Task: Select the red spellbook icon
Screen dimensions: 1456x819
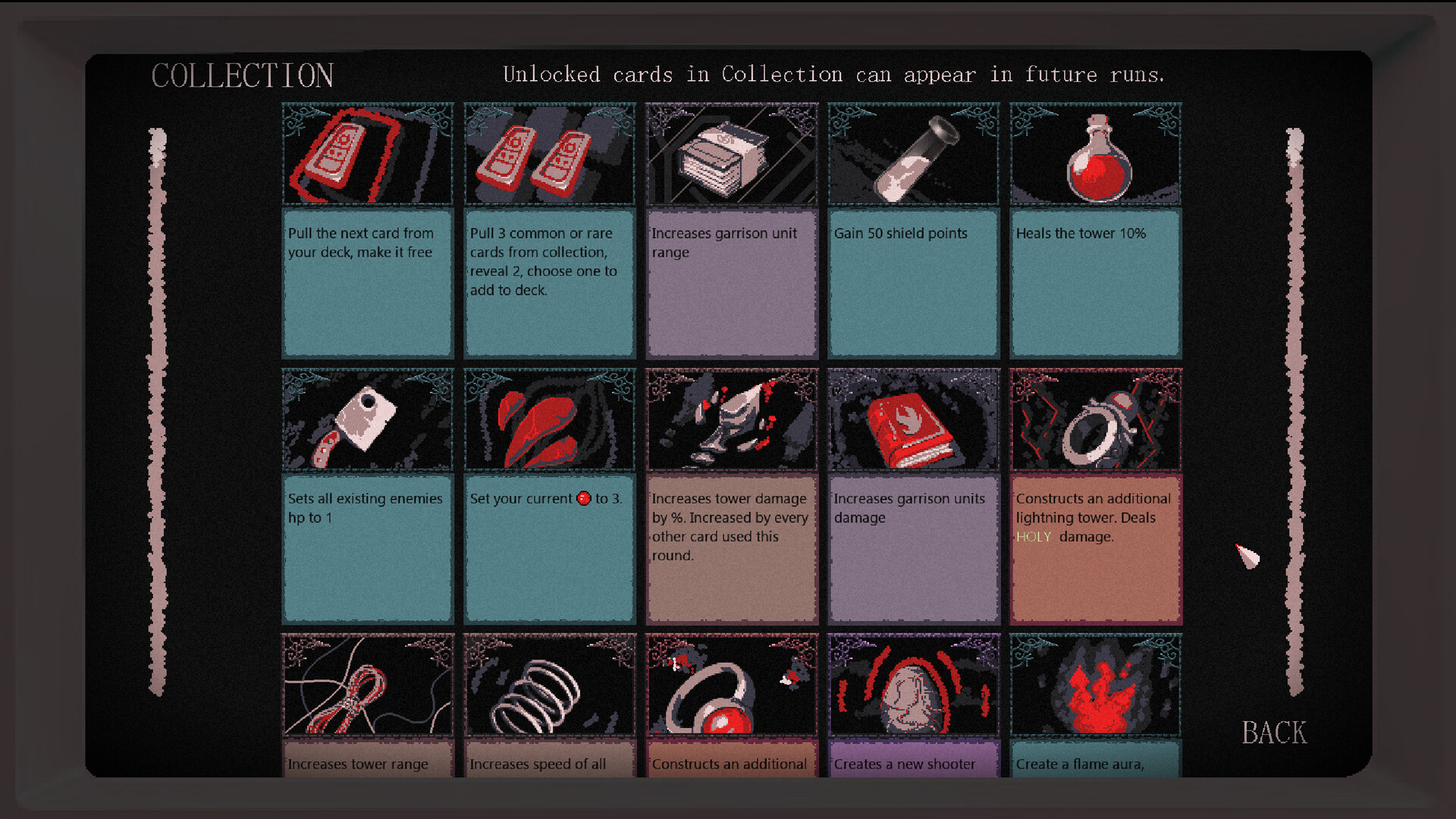Action: (912, 419)
